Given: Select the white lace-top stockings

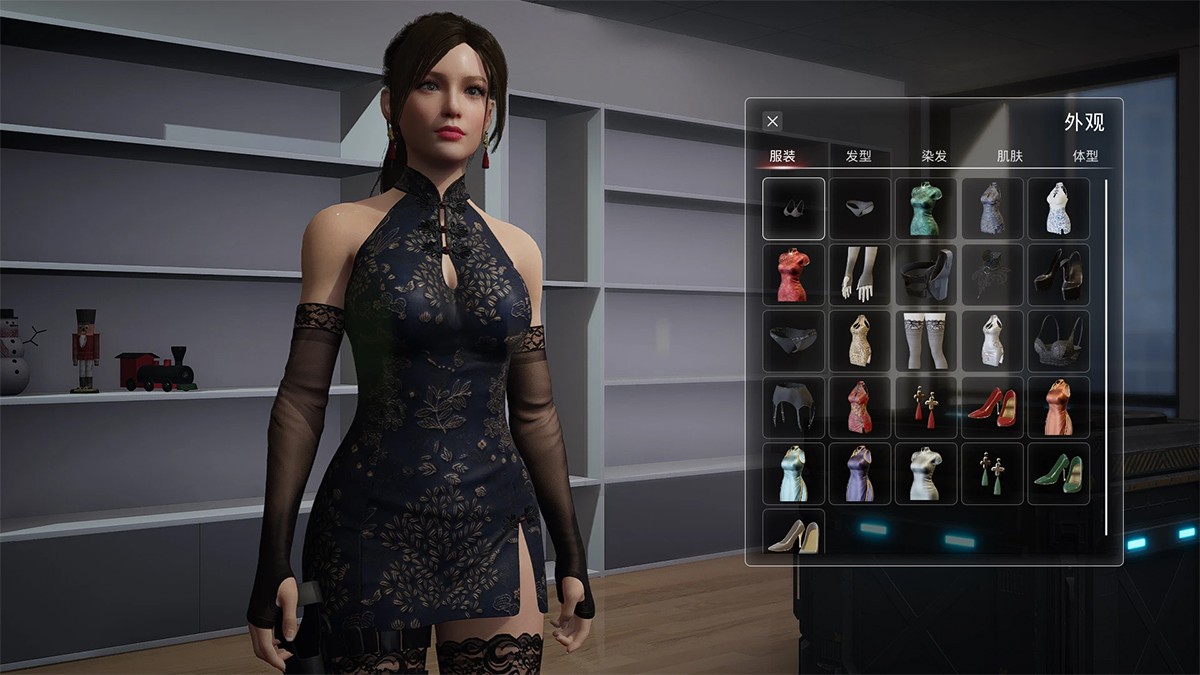Looking at the screenshot, I should [926, 341].
